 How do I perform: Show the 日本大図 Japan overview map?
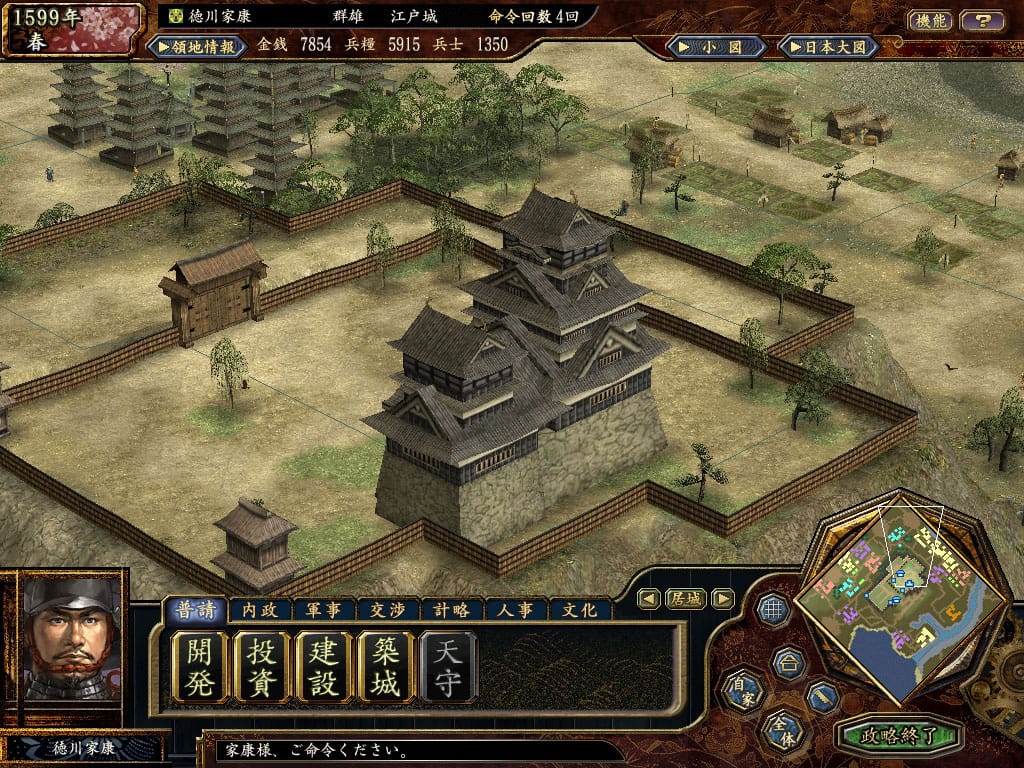click(828, 46)
